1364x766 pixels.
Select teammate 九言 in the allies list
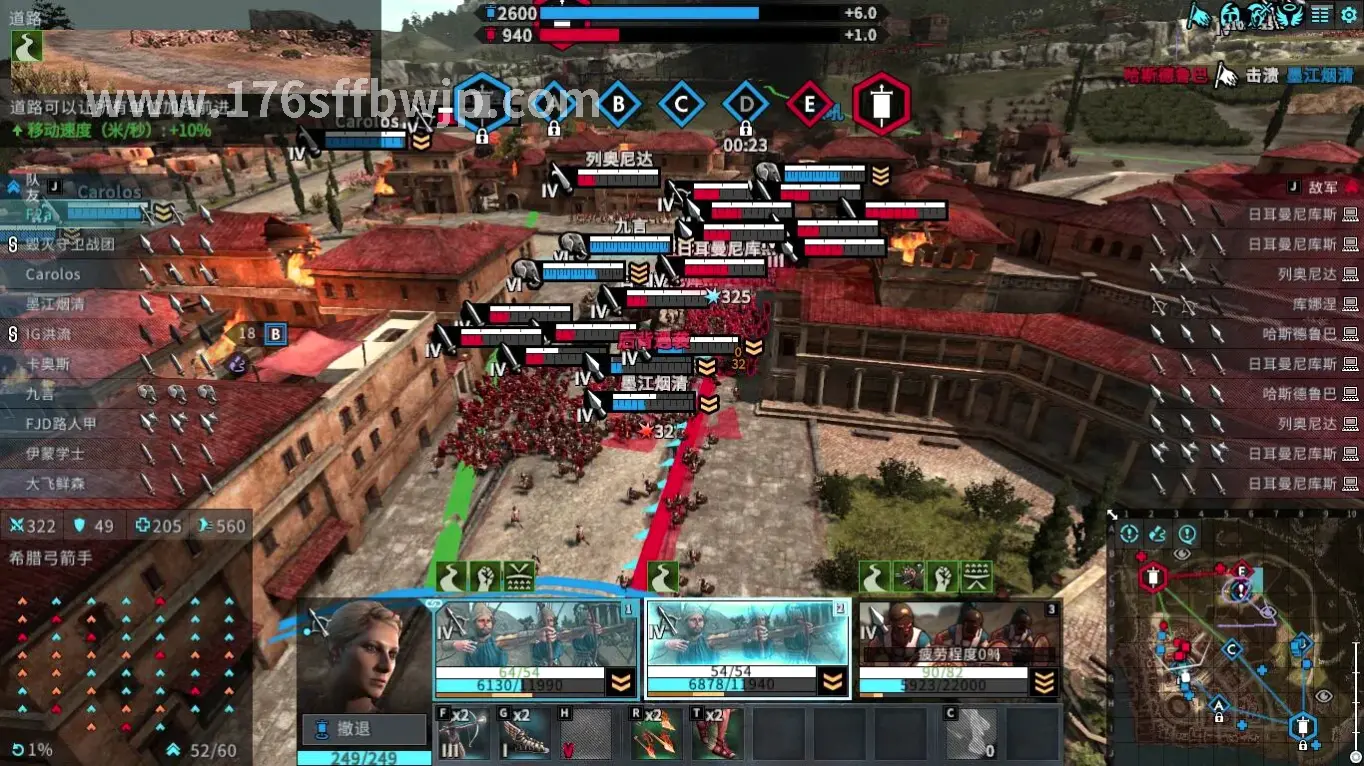pos(42,394)
